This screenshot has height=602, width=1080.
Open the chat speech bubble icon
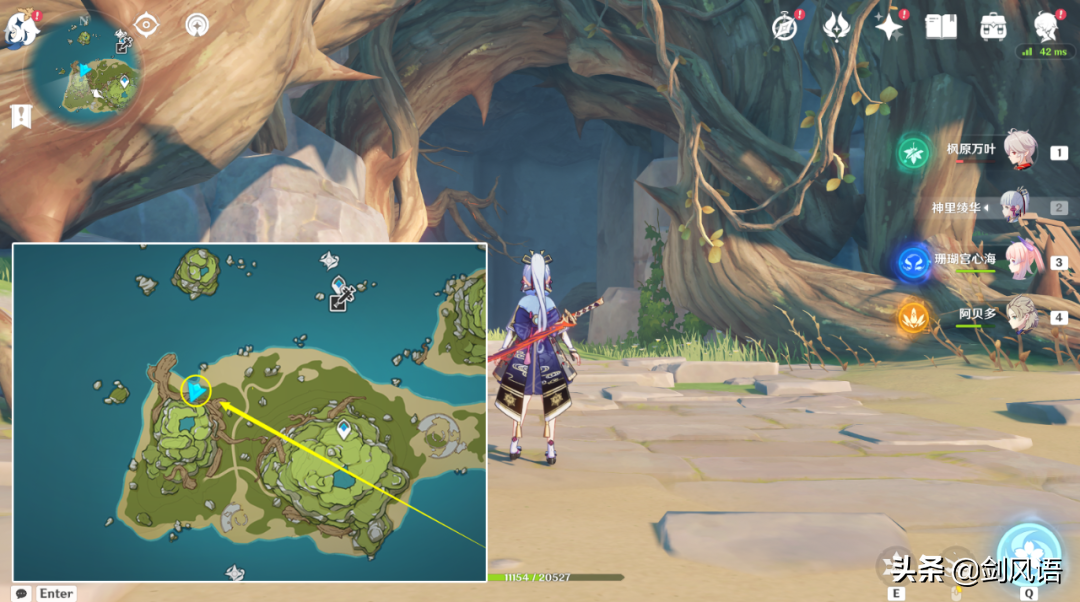21,593
